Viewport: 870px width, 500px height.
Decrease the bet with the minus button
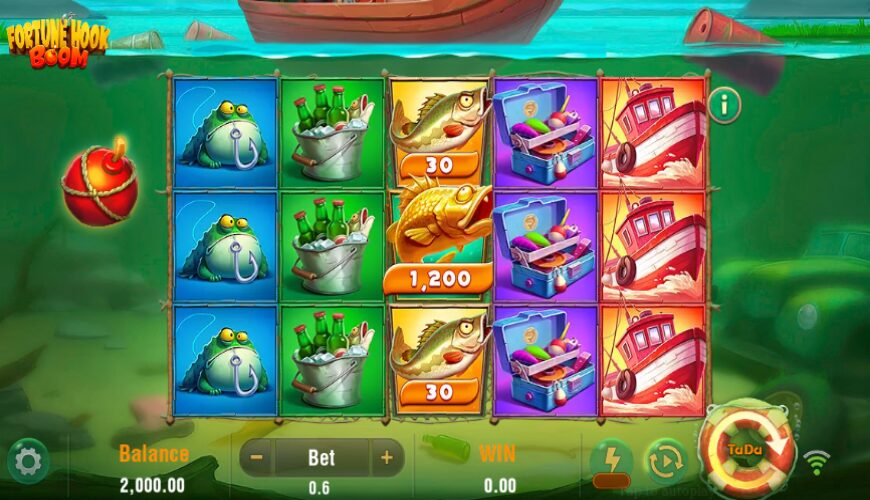tap(257, 458)
